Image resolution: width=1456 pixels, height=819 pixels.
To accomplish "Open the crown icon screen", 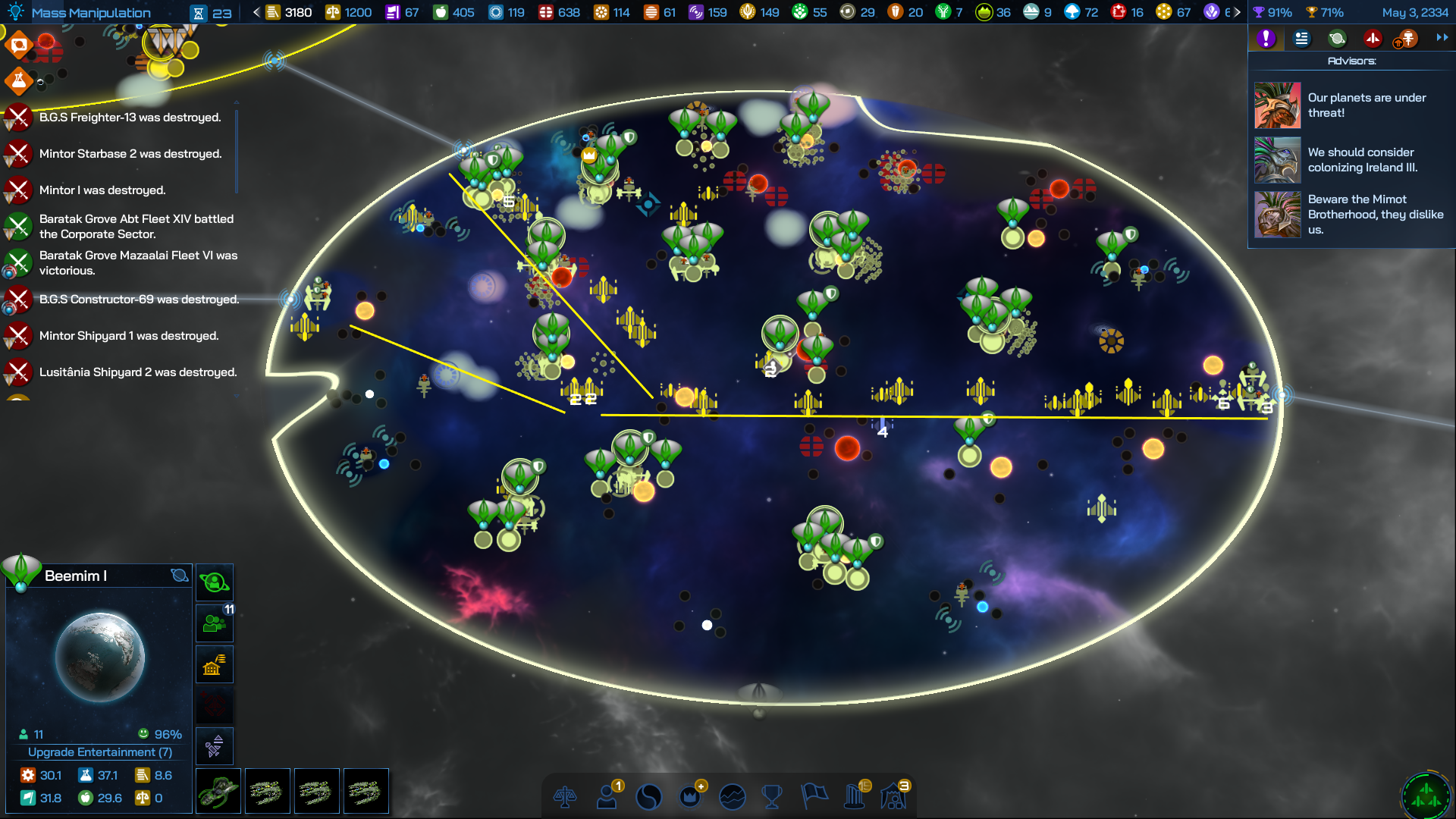I will pos(690,797).
